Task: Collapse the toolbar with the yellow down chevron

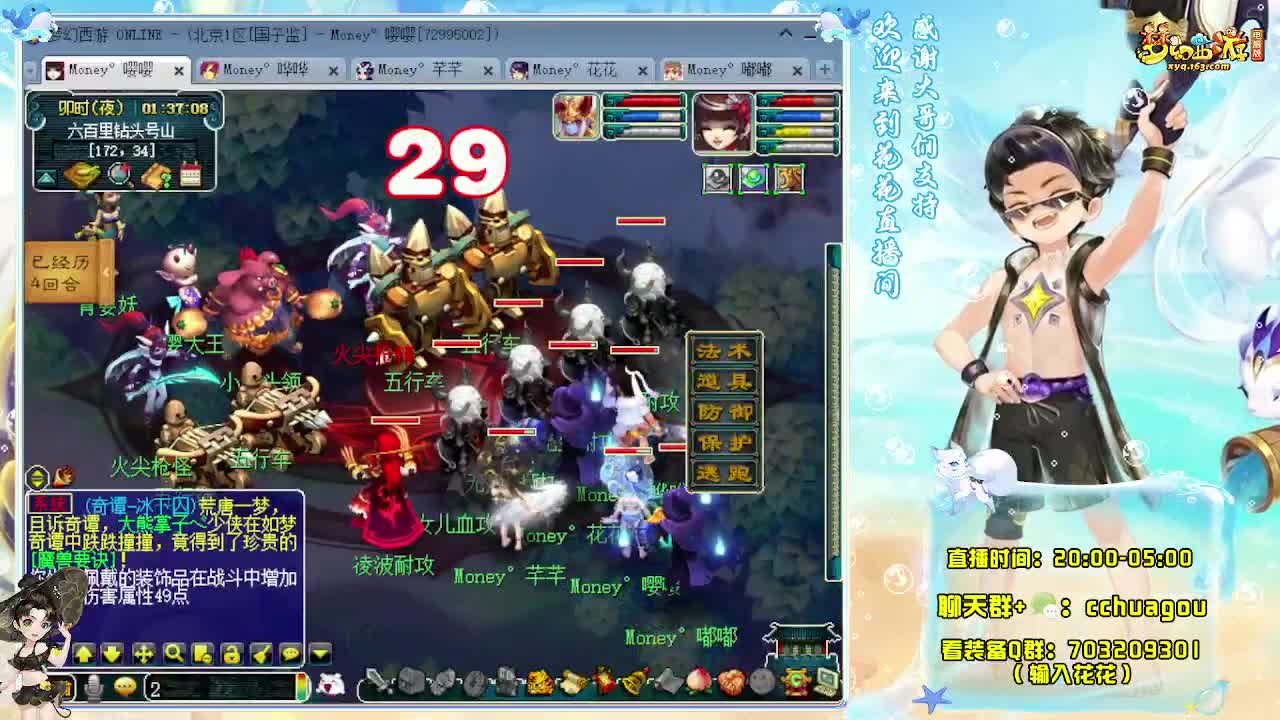Action: tap(318, 655)
